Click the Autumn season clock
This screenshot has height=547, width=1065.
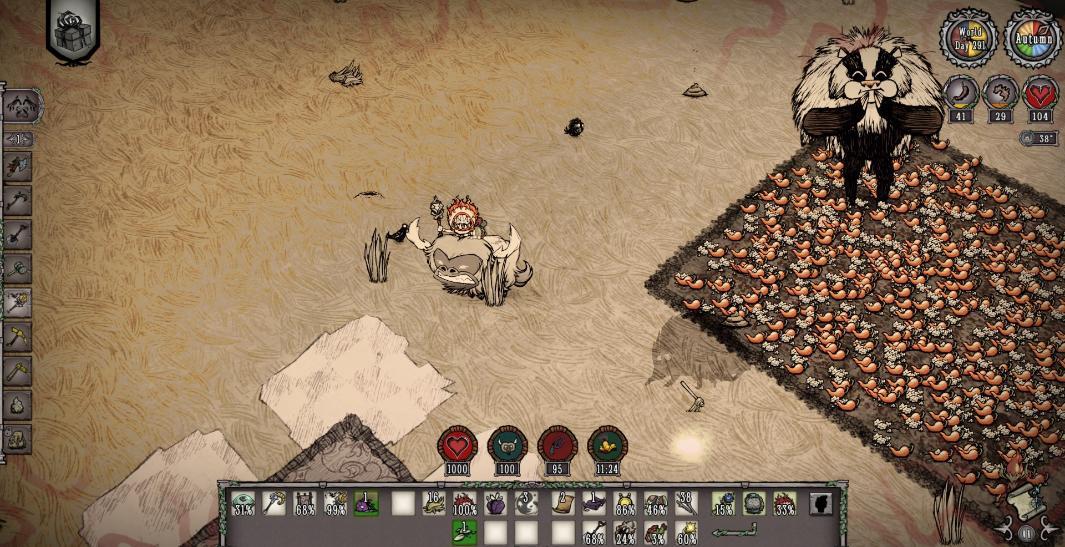(x=1032, y=41)
